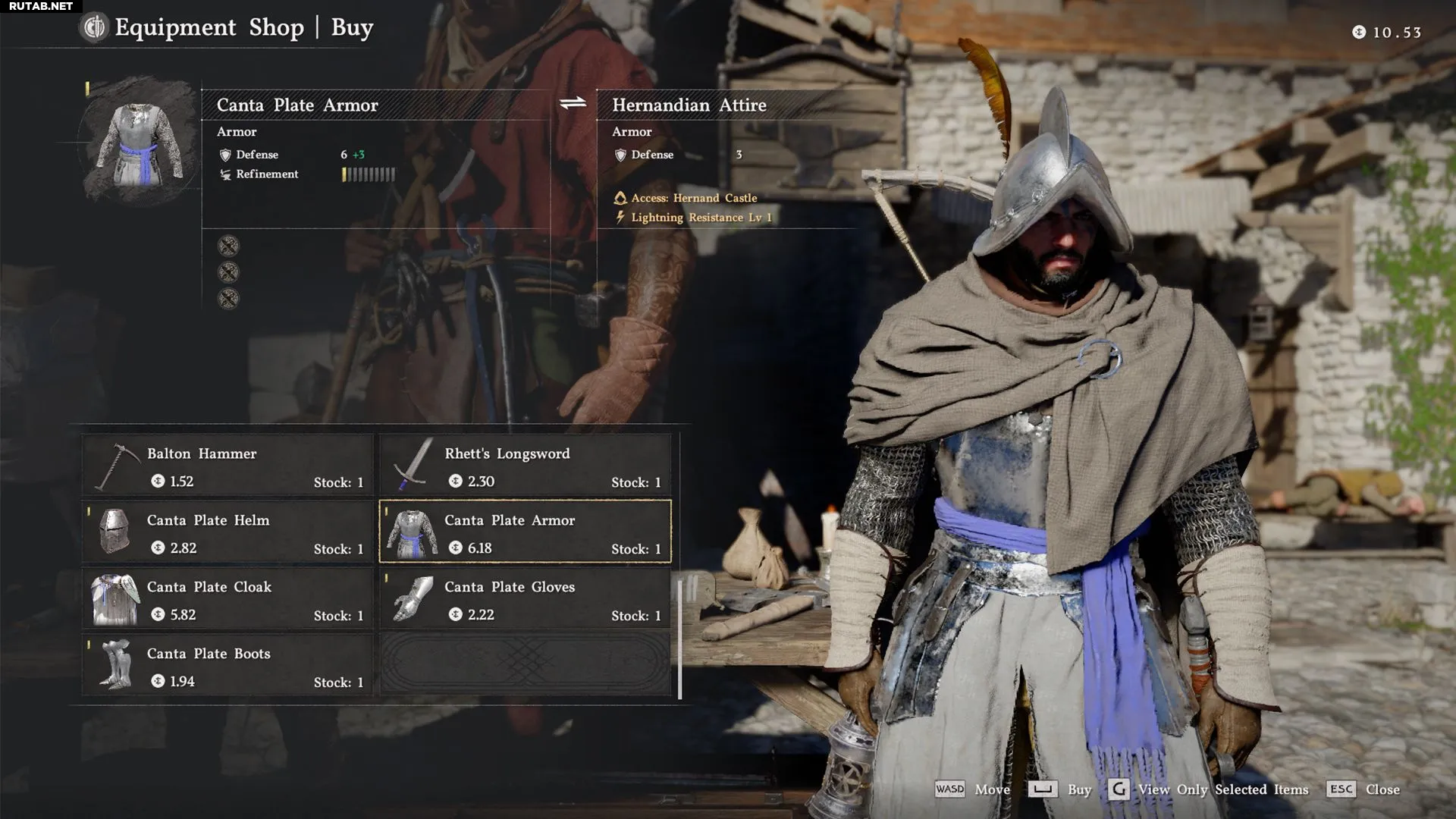Select the Canta Plate Boots entry
Screen dimensions: 1456x819
pyautogui.click(x=227, y=665)
